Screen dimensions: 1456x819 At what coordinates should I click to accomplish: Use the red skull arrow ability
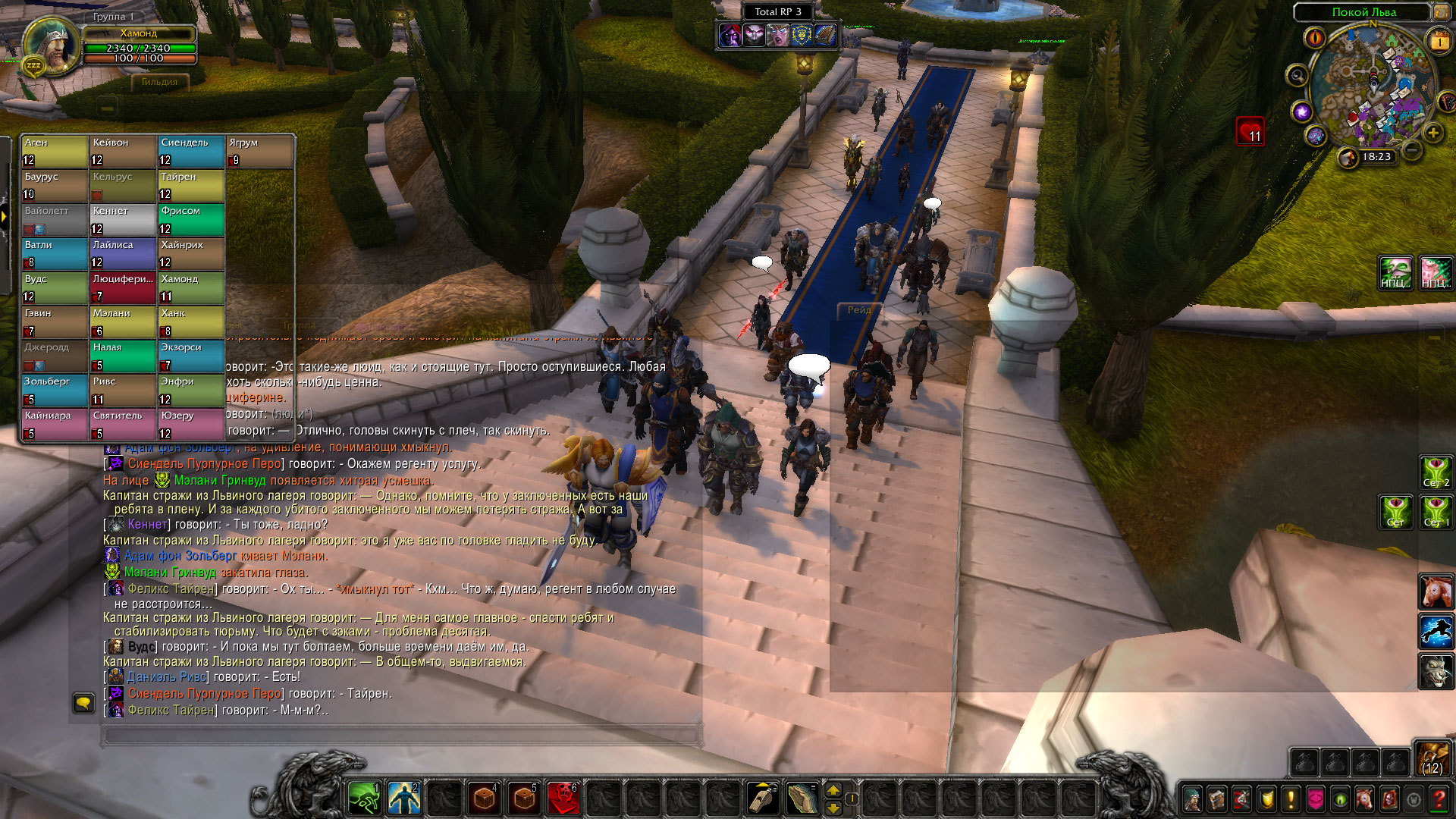(563, 798)
